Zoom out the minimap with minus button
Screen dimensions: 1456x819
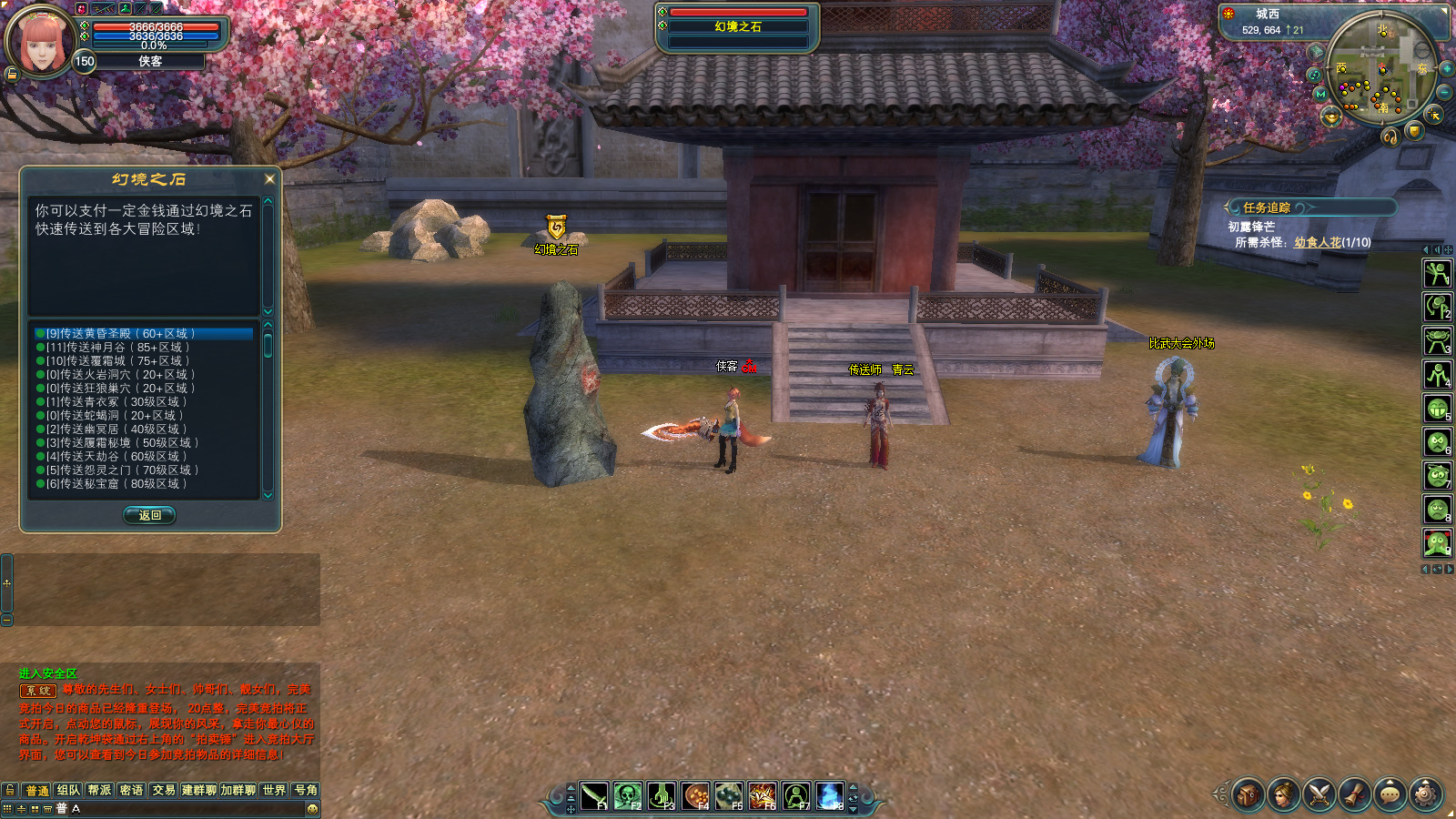(x=1444, y=93)
